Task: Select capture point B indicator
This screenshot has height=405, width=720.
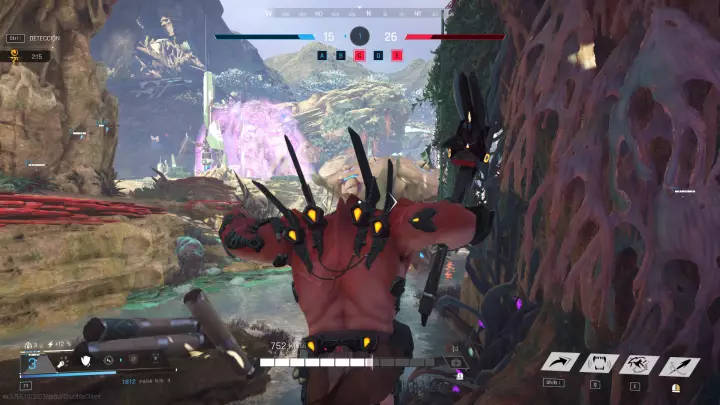Action: pyautogui.click(x=341, y=55)
